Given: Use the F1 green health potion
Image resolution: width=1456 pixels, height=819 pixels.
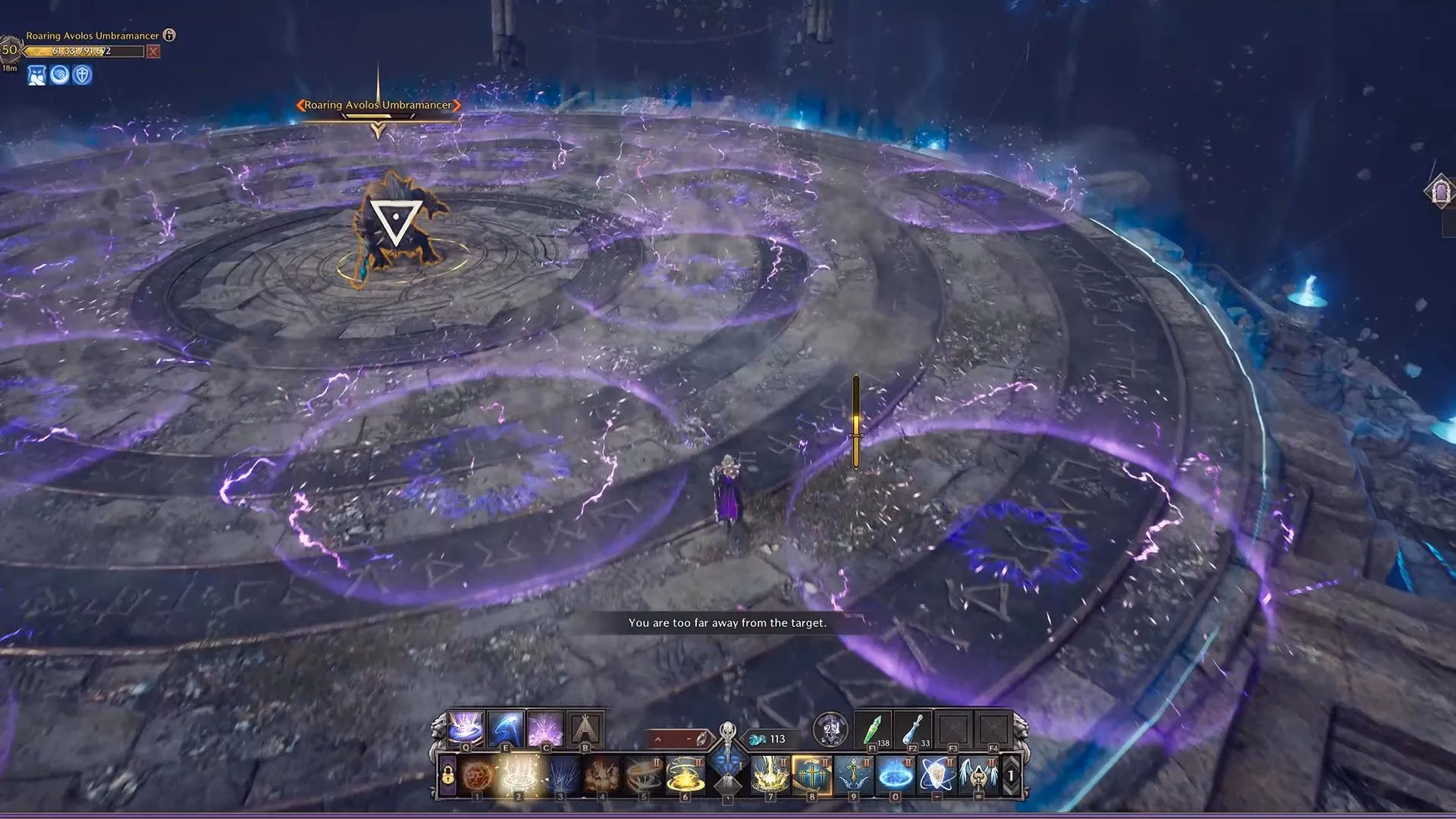Looking at the screenshot, I should click(x=874, y=730).
